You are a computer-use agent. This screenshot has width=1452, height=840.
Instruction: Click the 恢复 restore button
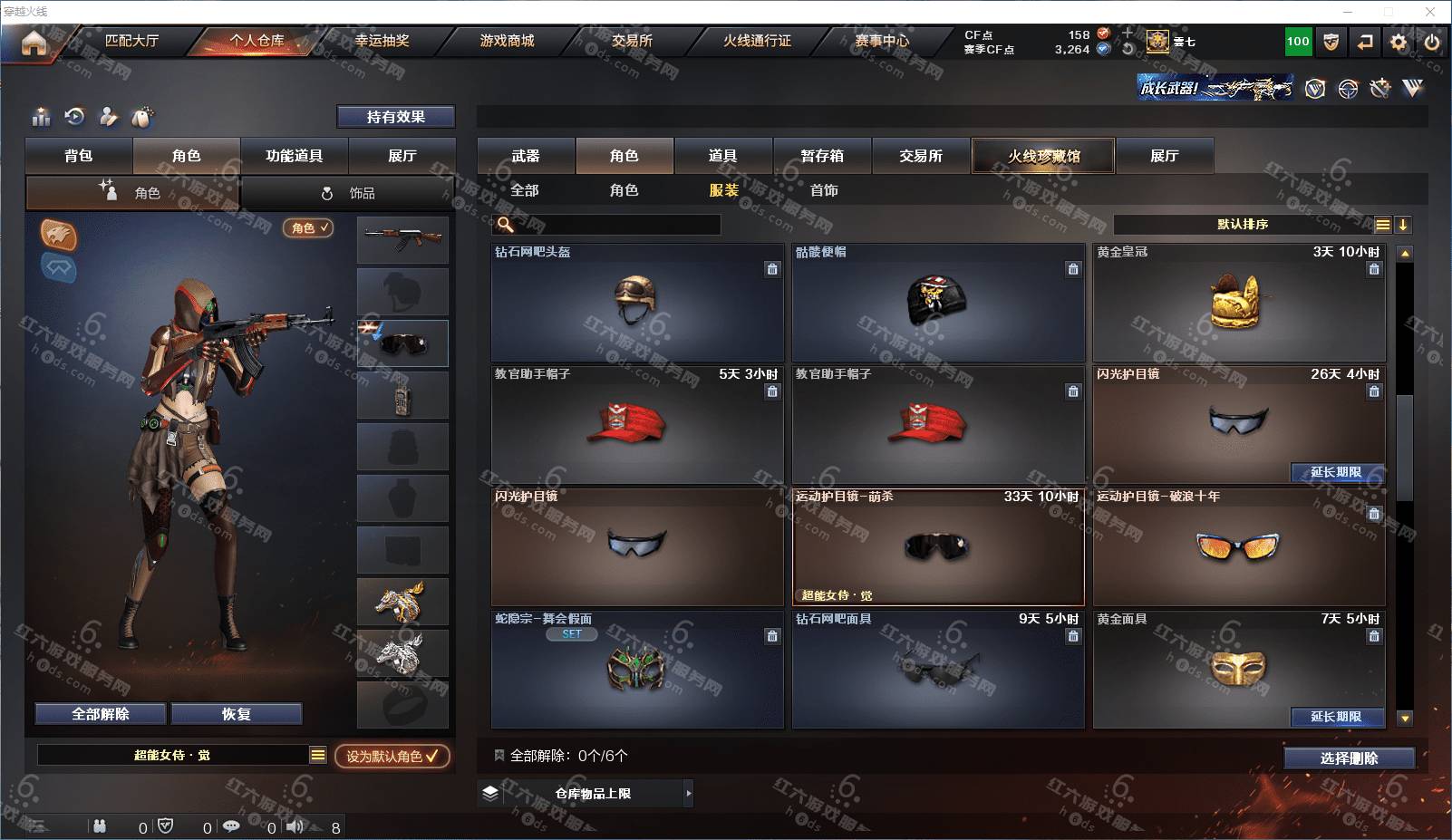tap(236, 714)
